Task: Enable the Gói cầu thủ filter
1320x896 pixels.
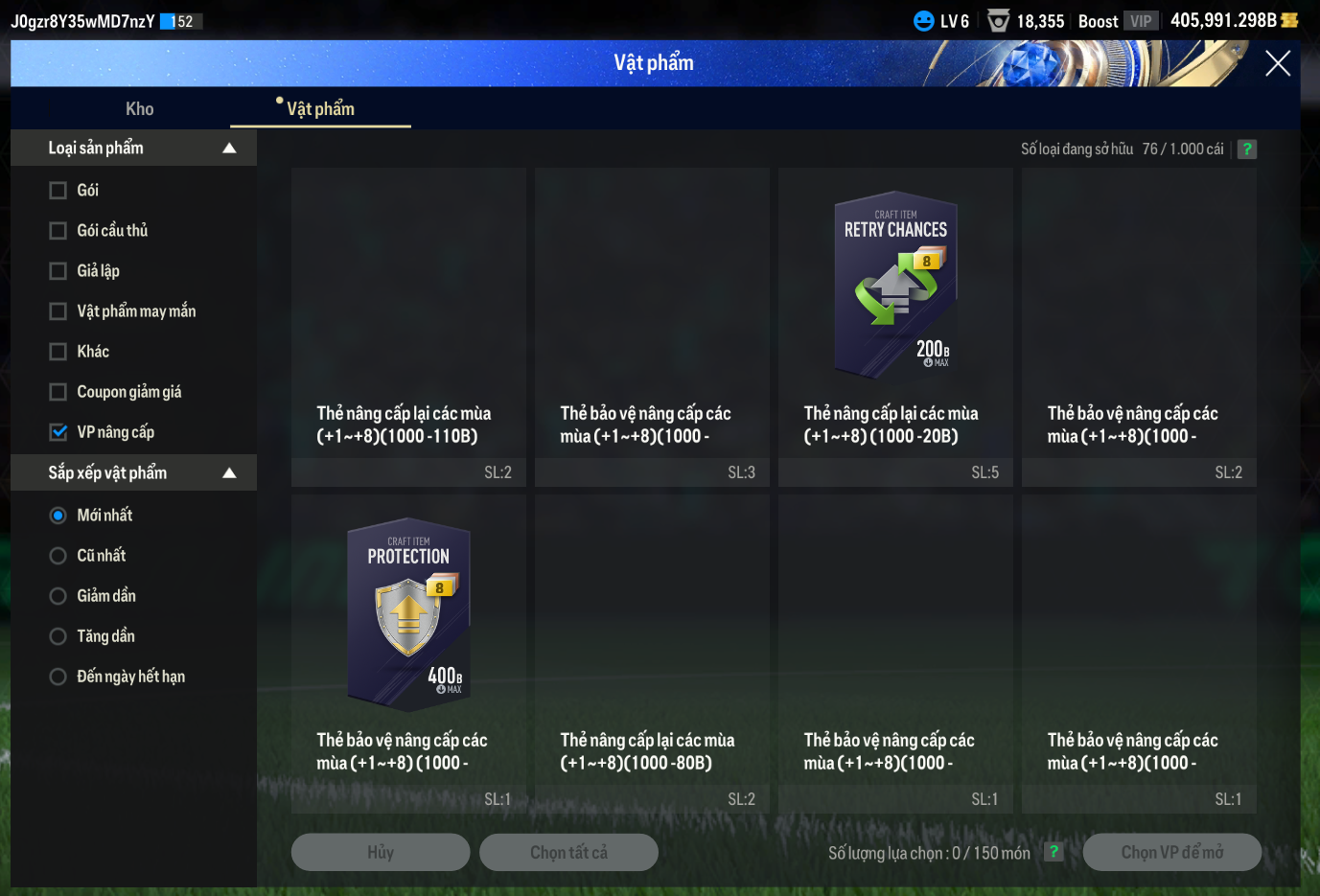Action: pyautogui.click(x=58, y=231)
